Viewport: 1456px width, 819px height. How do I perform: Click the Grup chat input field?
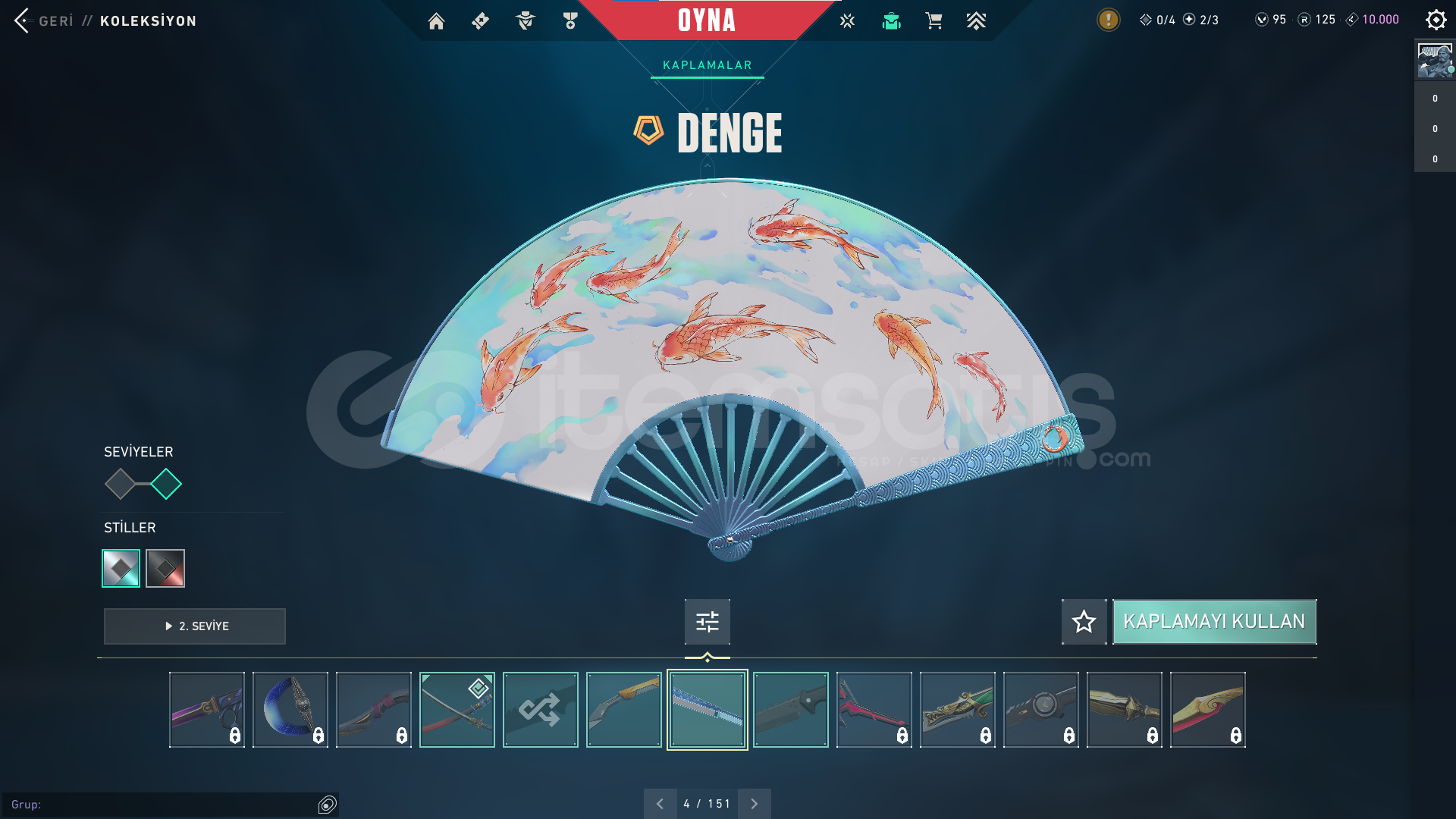pos(163,805)
